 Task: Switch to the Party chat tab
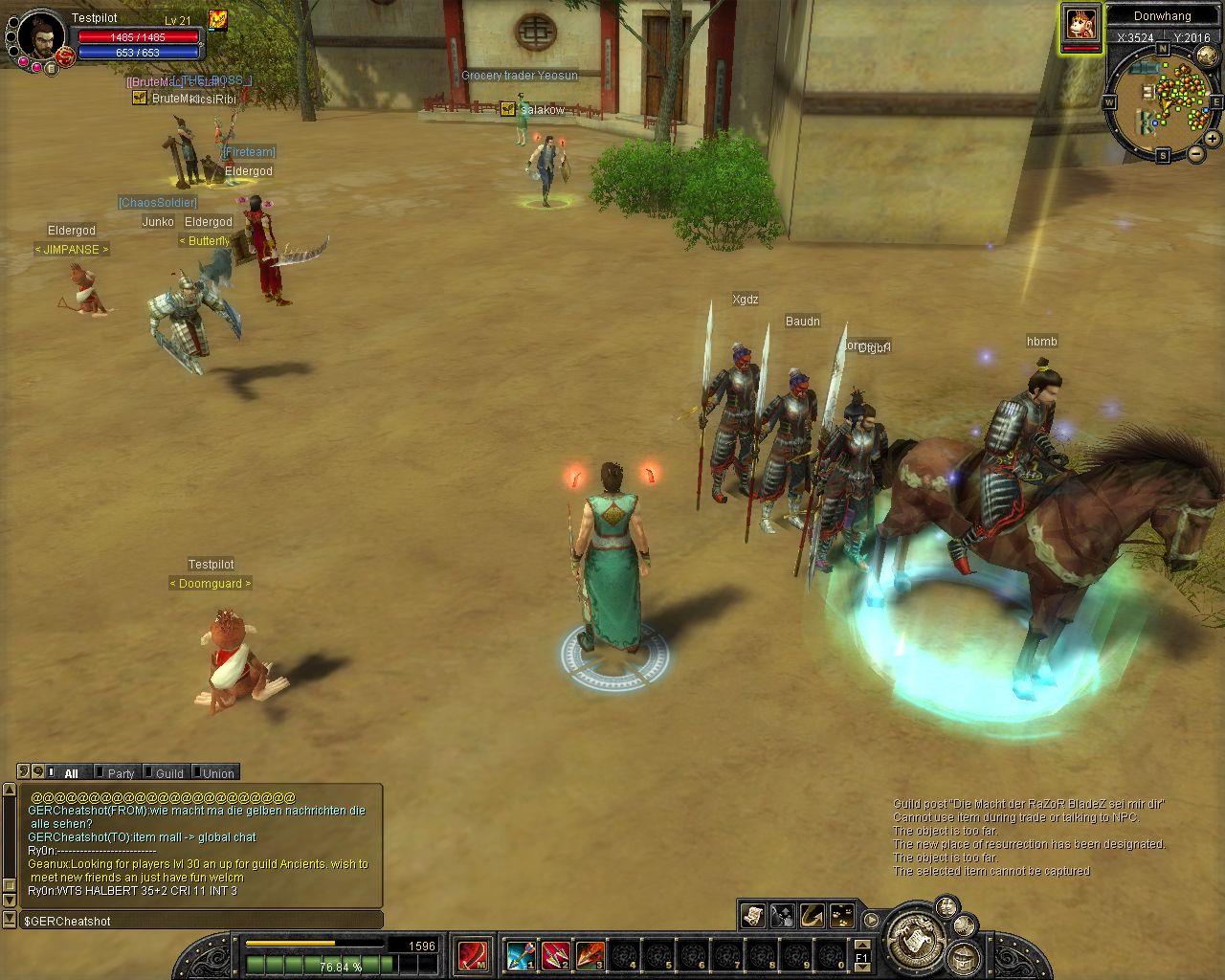[x=118, y=773]
